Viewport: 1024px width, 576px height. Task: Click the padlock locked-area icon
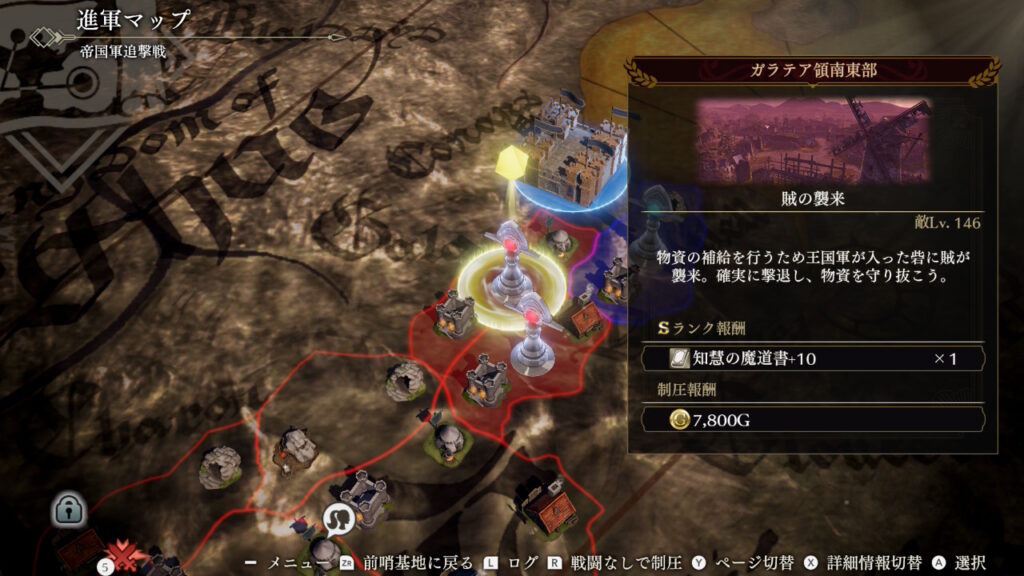[x=70, y=508]
